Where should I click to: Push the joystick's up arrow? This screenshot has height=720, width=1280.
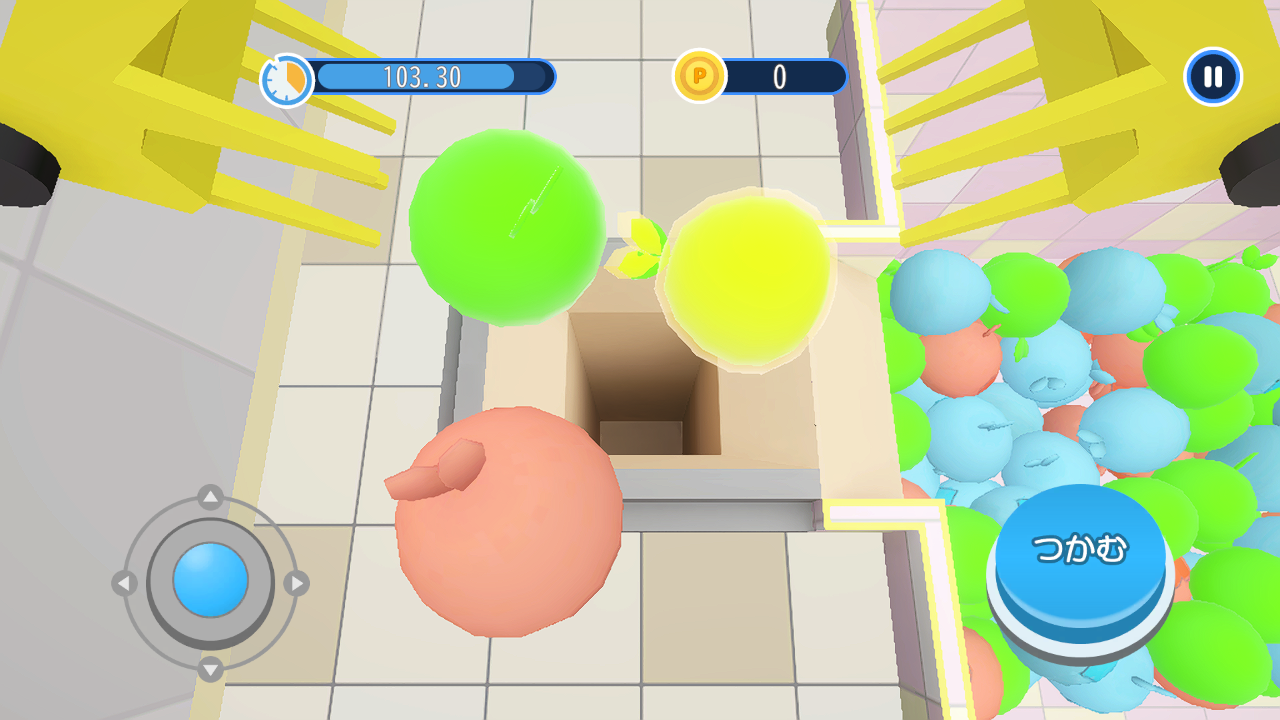tap(210, 496)
